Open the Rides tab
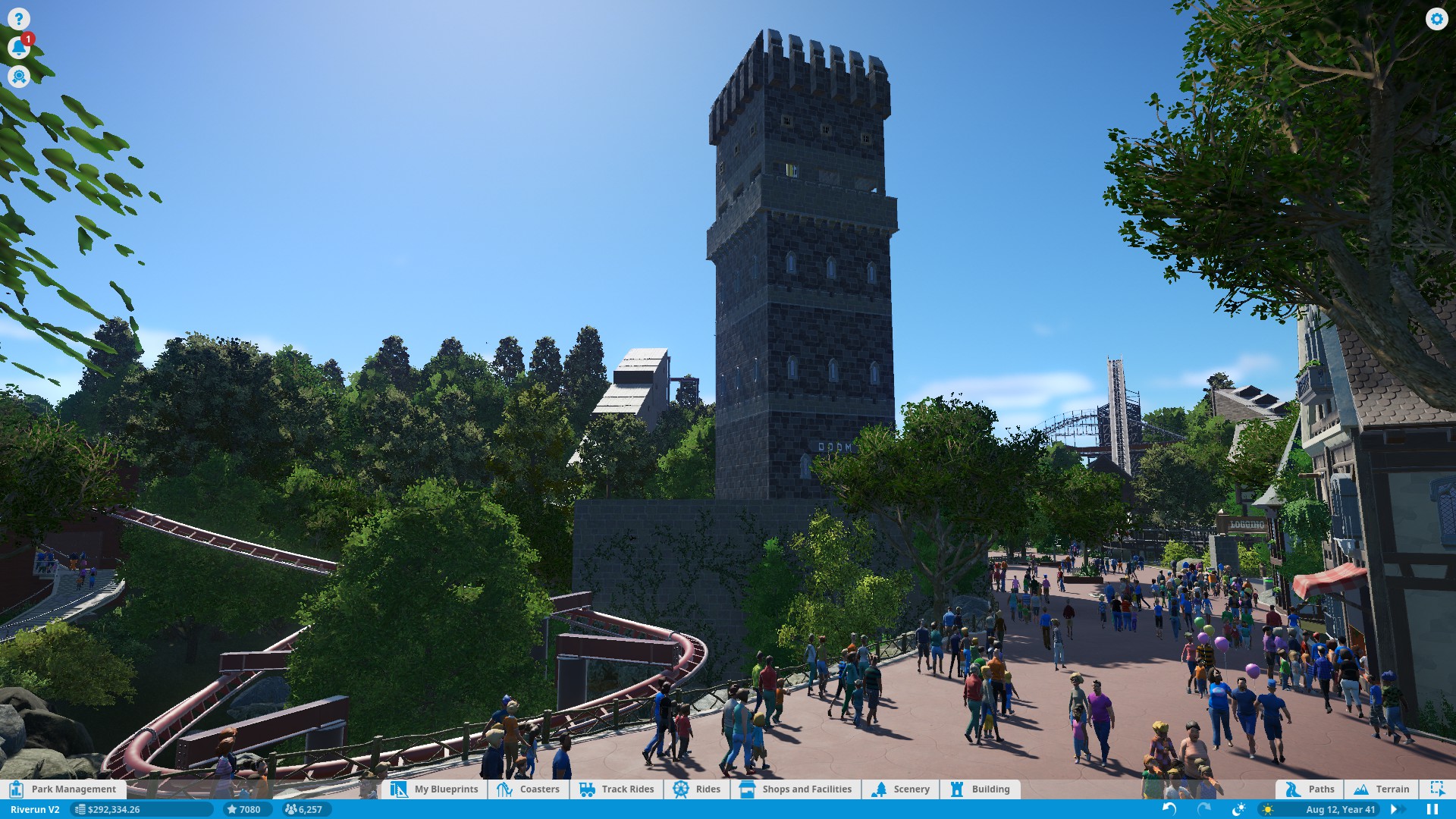The image size is (1456, 819). [697, 789]
